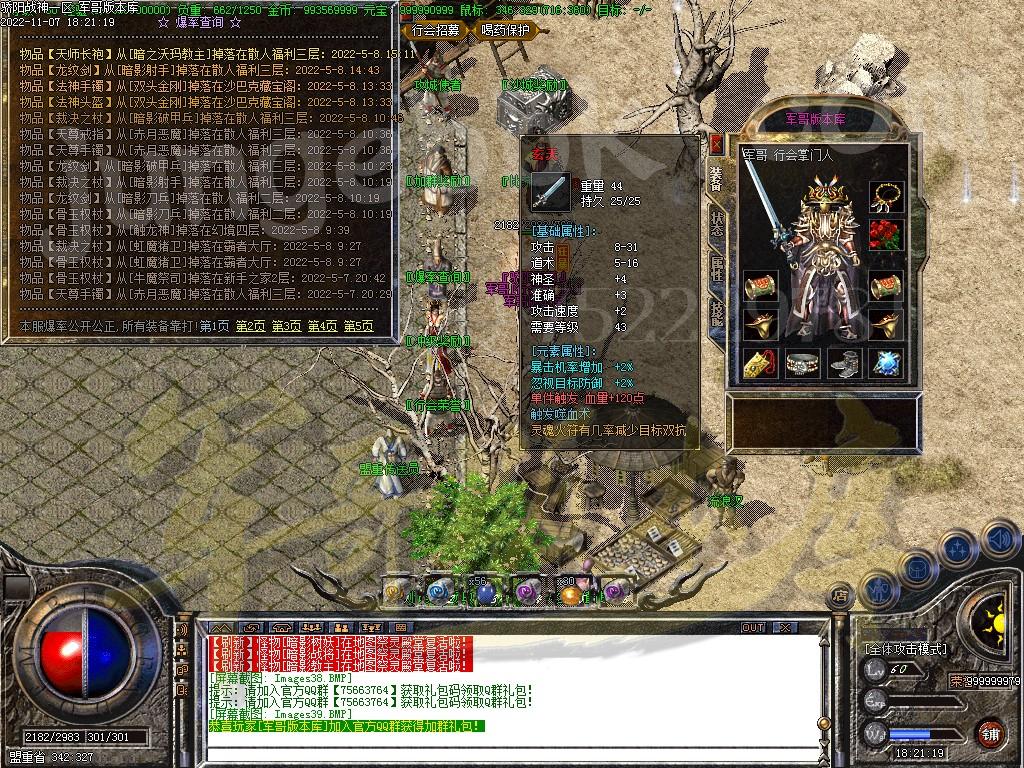Select the blue gem equipment slot
This screenshot has width=1024, height=768.
pos(884,363)
